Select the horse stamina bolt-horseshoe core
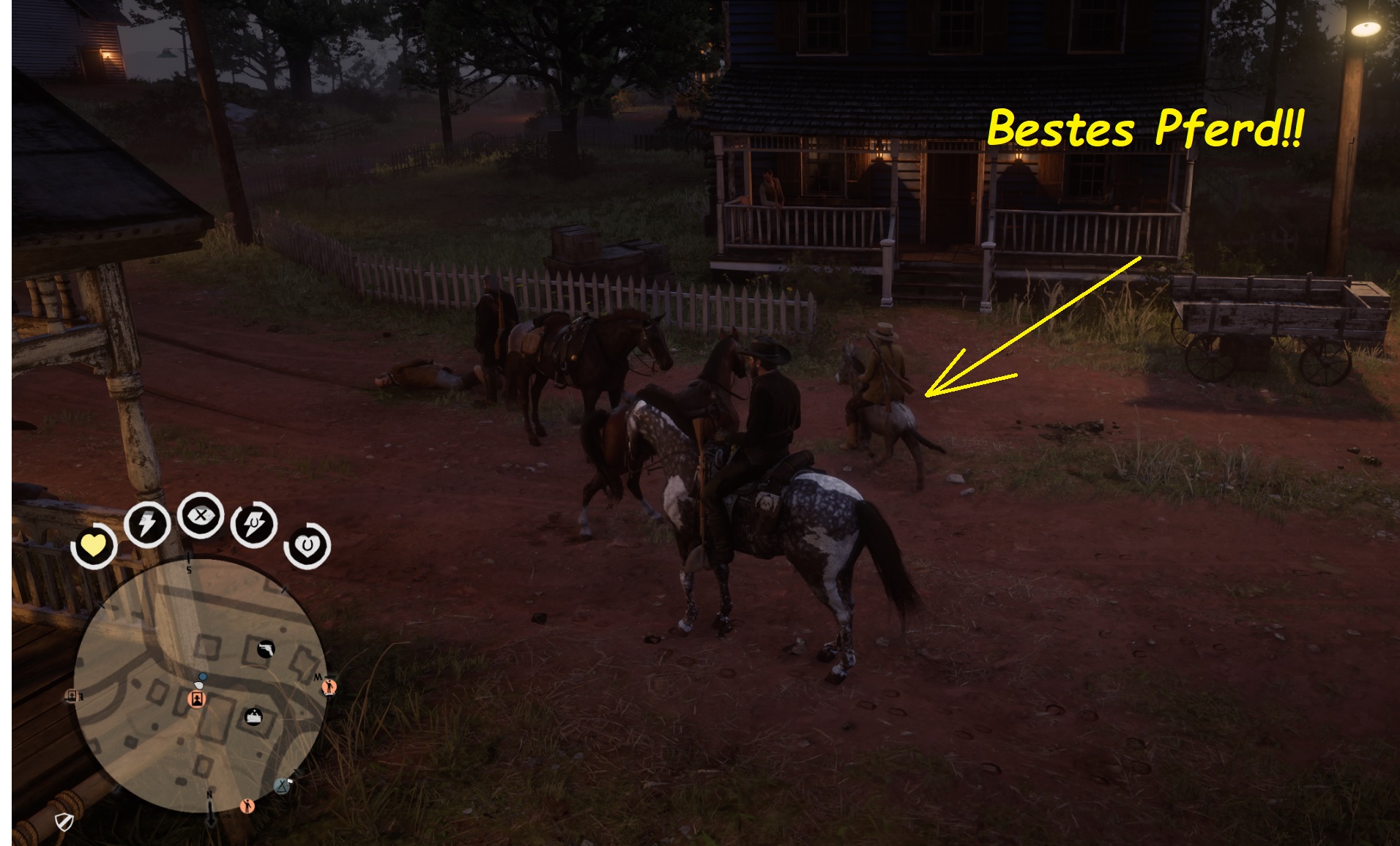This screenshot has height=846, width=1400. [x=253, y=523]
